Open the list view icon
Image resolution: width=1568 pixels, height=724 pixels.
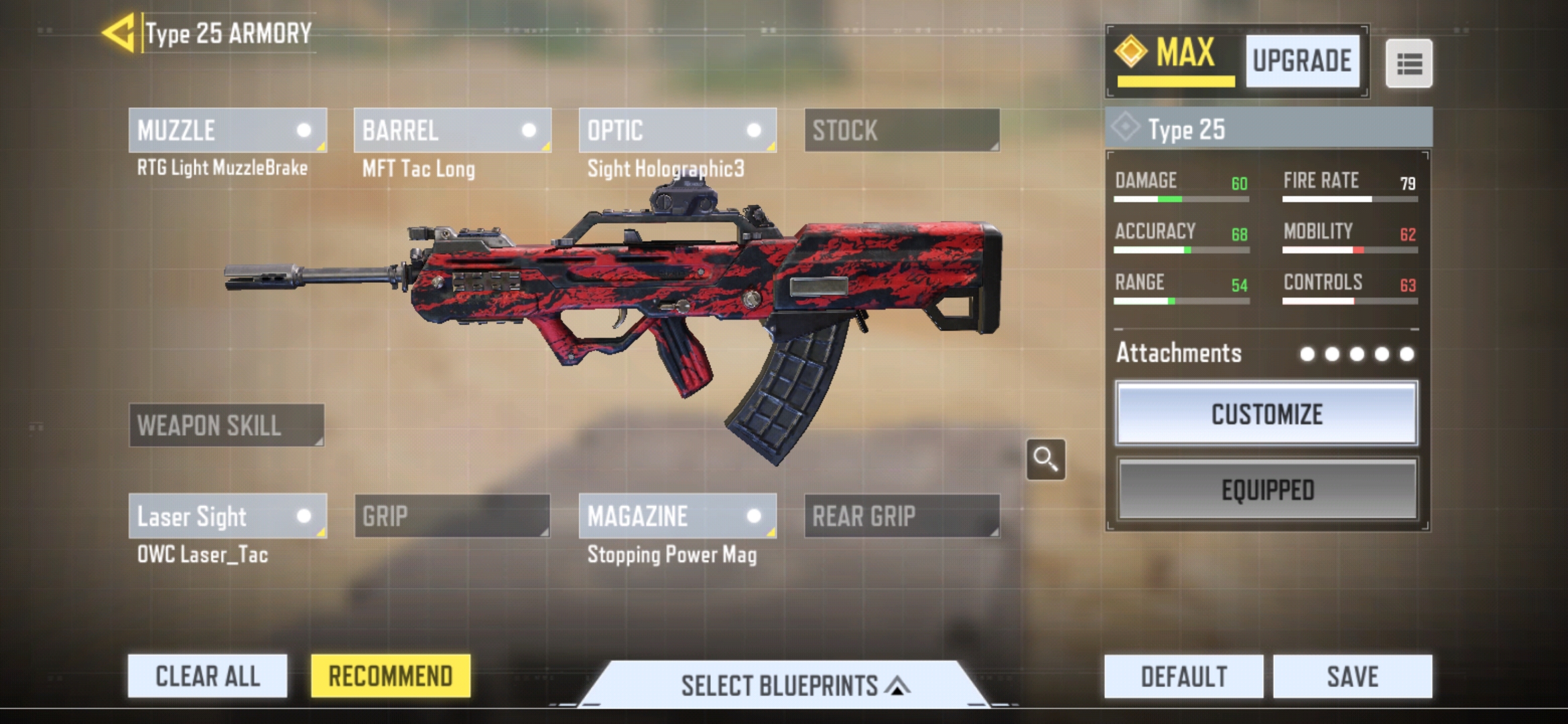tap(1409, 64)
